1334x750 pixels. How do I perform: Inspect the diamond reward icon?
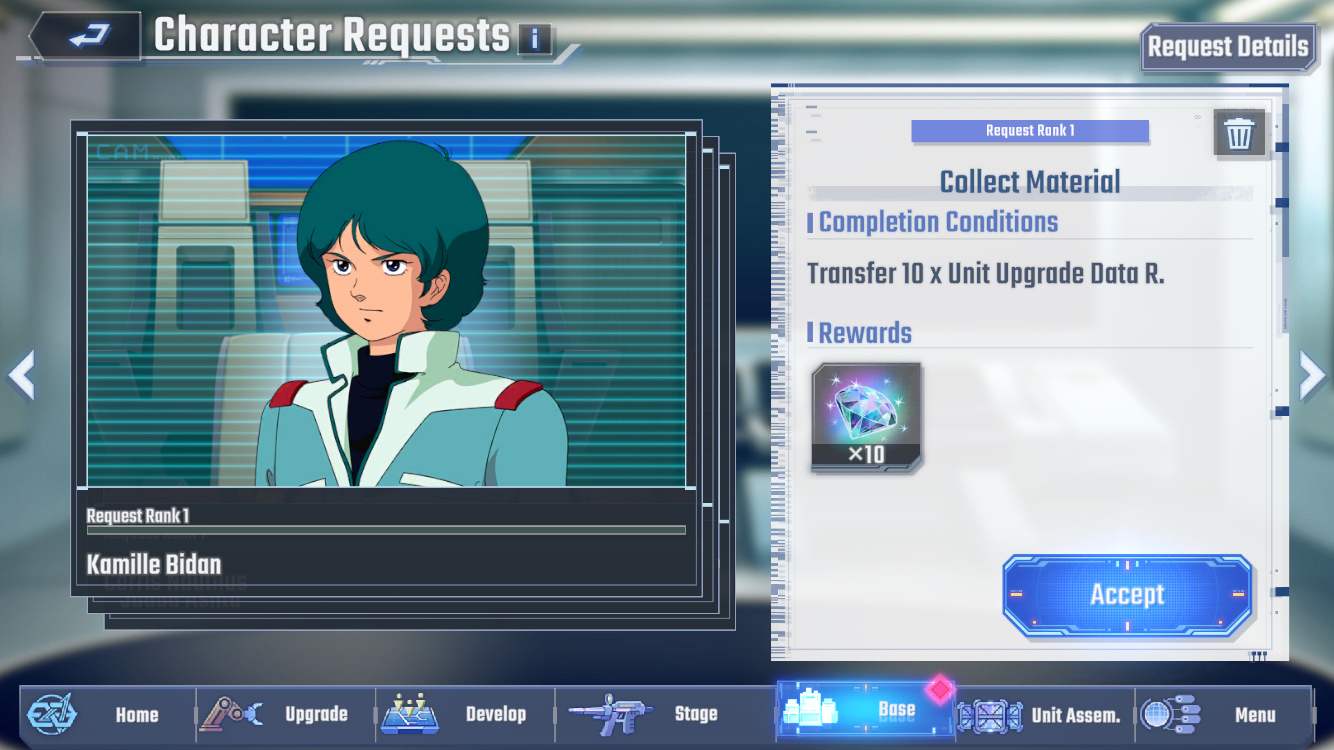[x=866, y=417]
